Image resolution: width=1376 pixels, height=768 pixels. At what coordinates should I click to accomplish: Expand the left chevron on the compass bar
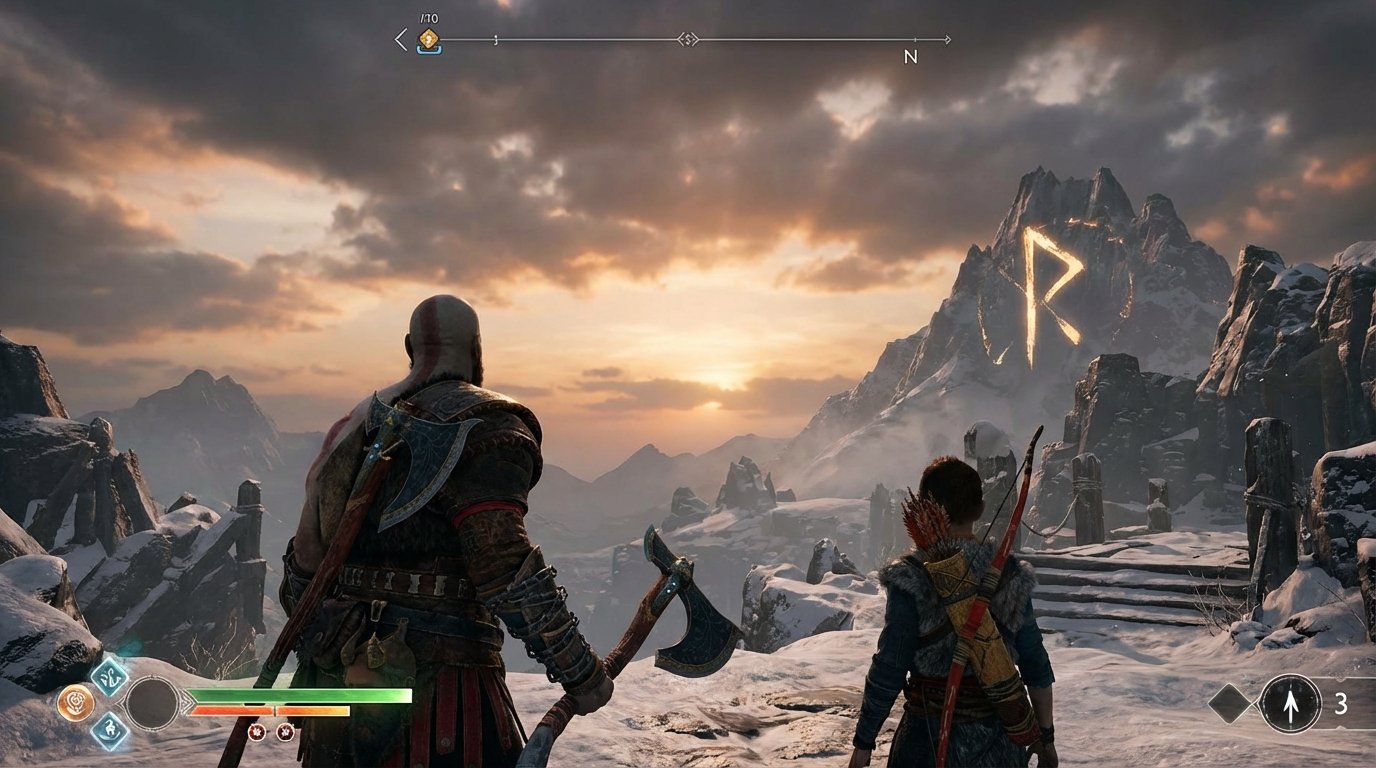[399, 39]
